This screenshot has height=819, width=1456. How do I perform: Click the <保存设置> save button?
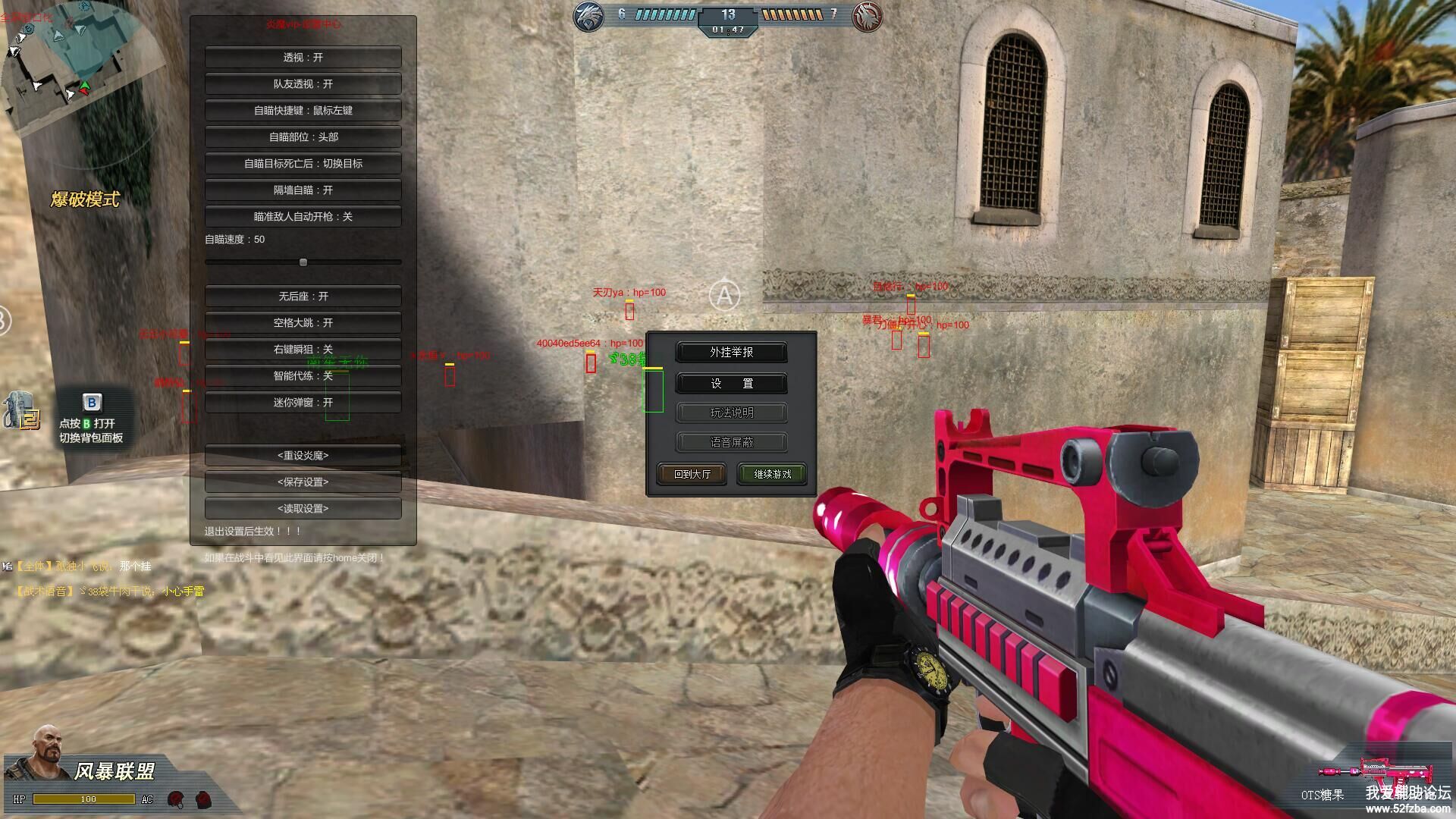pos(303,482)
